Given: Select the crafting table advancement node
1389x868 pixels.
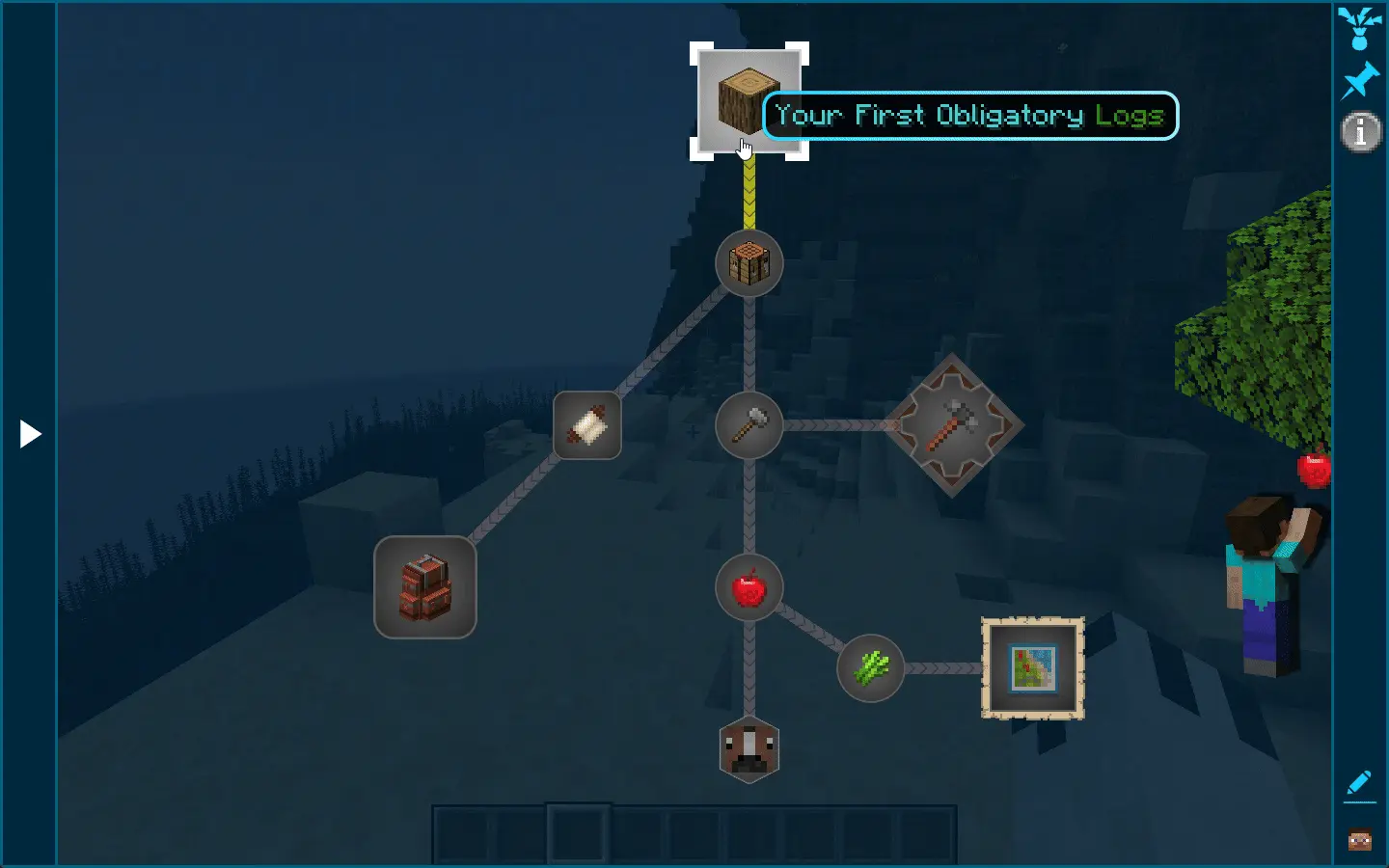Looking at the screenshot, I should (x=749, y=263).
